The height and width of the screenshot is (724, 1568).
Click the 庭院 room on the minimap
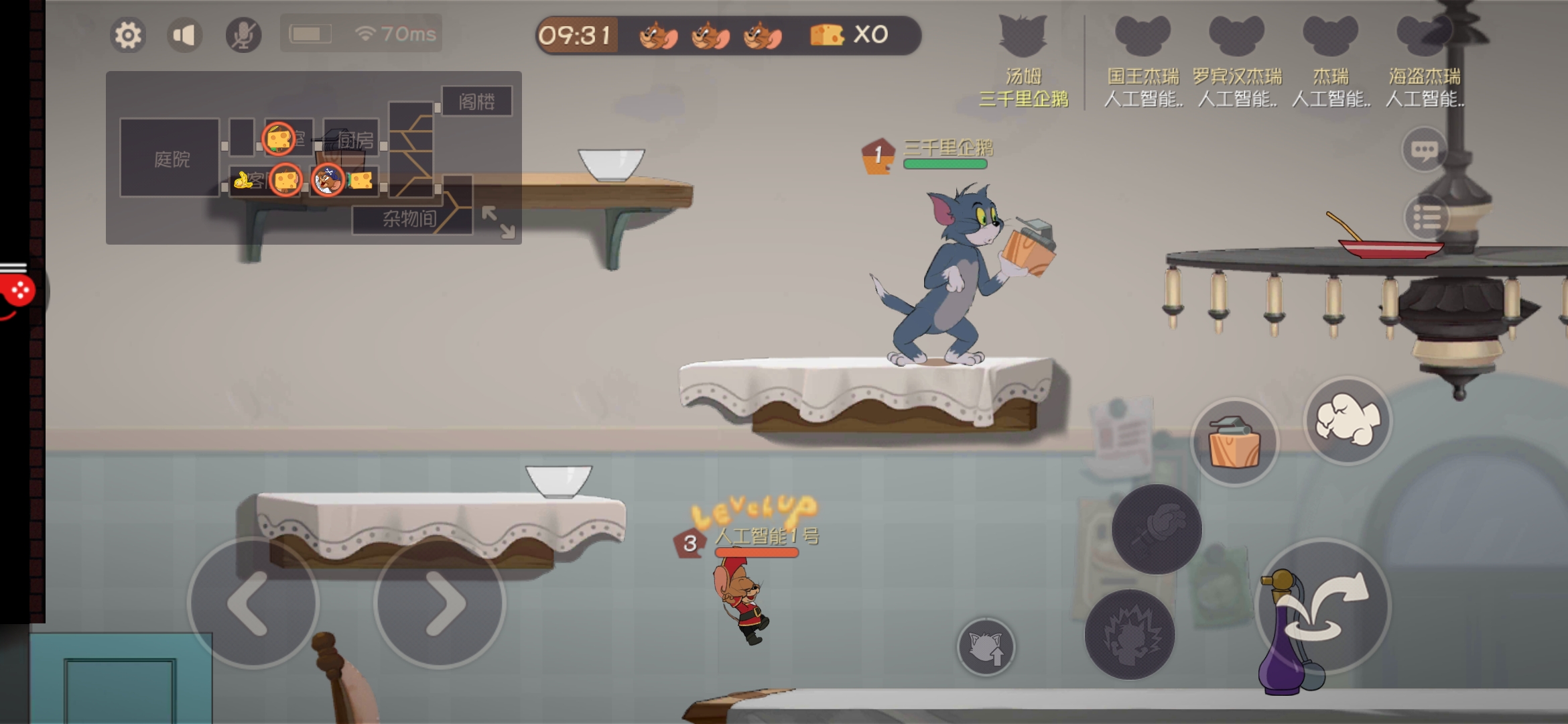tap(170, 158)
